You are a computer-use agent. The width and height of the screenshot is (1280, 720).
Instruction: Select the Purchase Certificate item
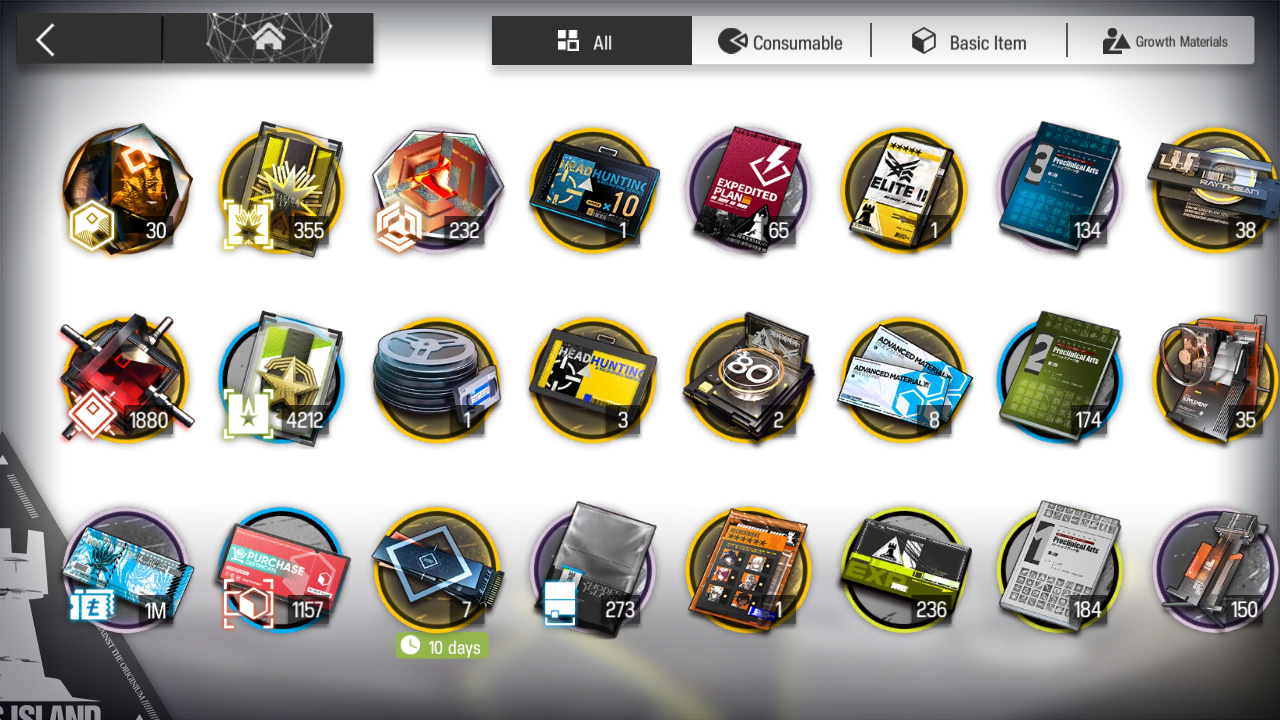[281, 570]
